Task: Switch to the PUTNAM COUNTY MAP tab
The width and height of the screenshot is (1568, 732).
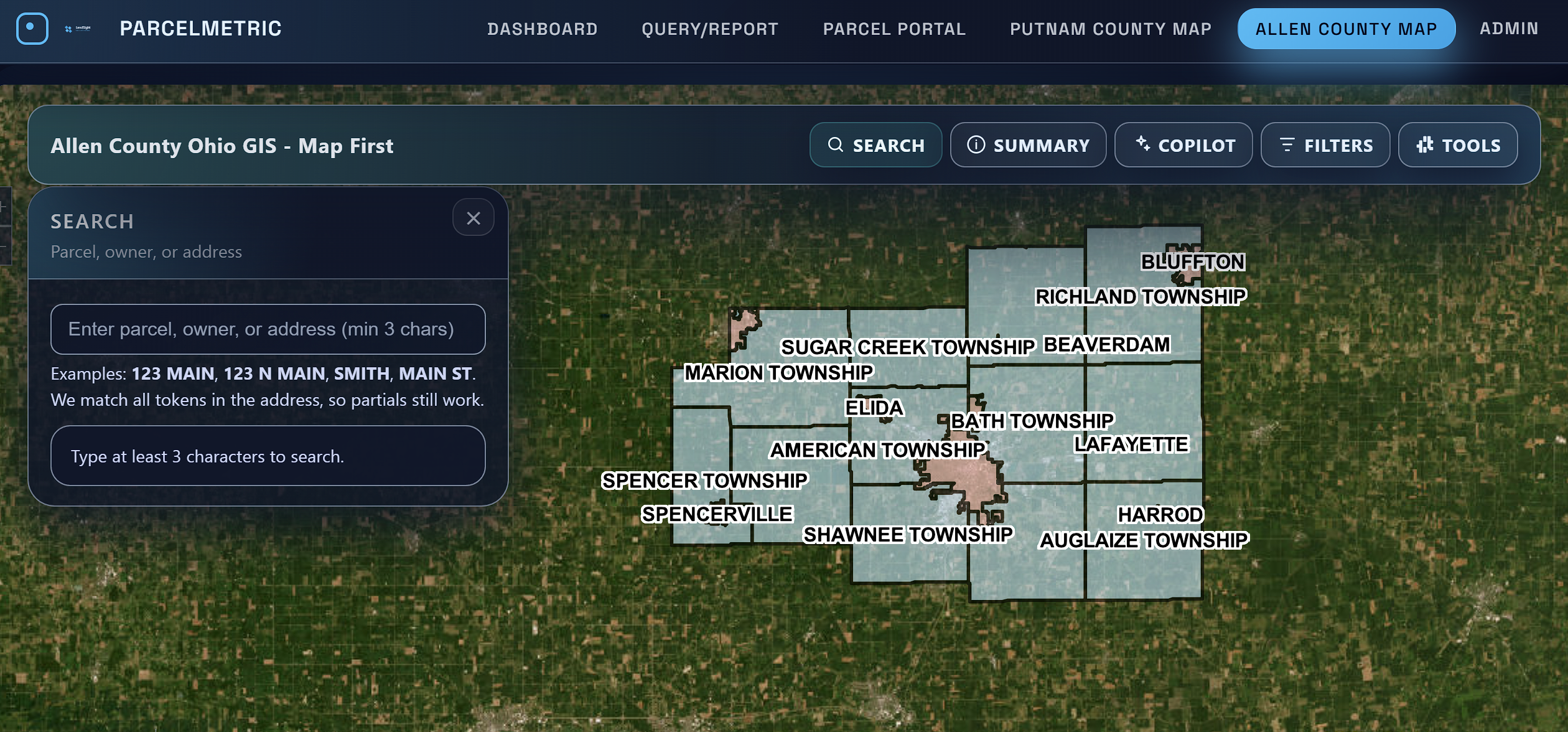Action: [1109, 29]
